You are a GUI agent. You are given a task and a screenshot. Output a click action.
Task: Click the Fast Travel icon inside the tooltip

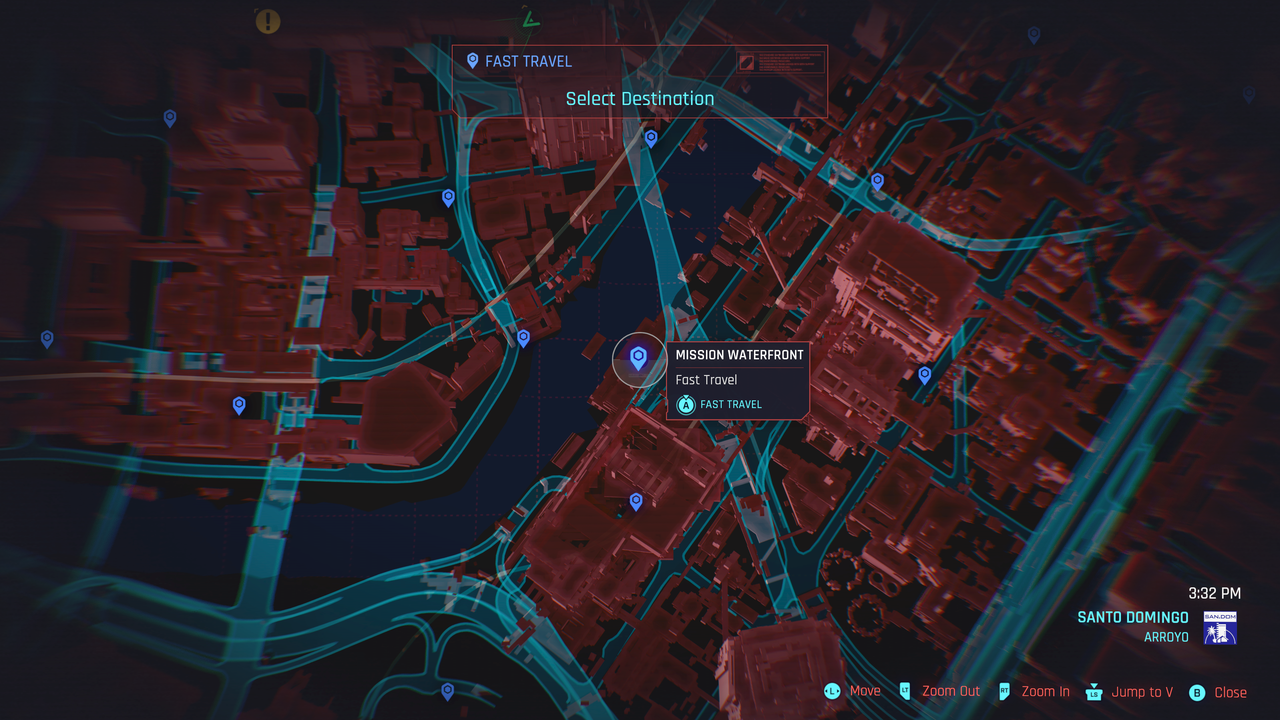pyautogui.click(x=686, y=404)
